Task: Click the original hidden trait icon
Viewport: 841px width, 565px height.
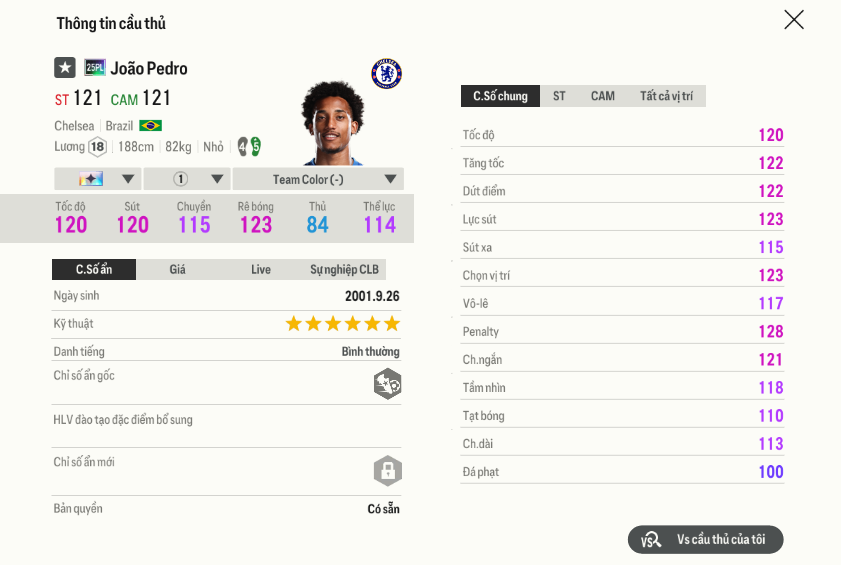Action: point(387,384)
